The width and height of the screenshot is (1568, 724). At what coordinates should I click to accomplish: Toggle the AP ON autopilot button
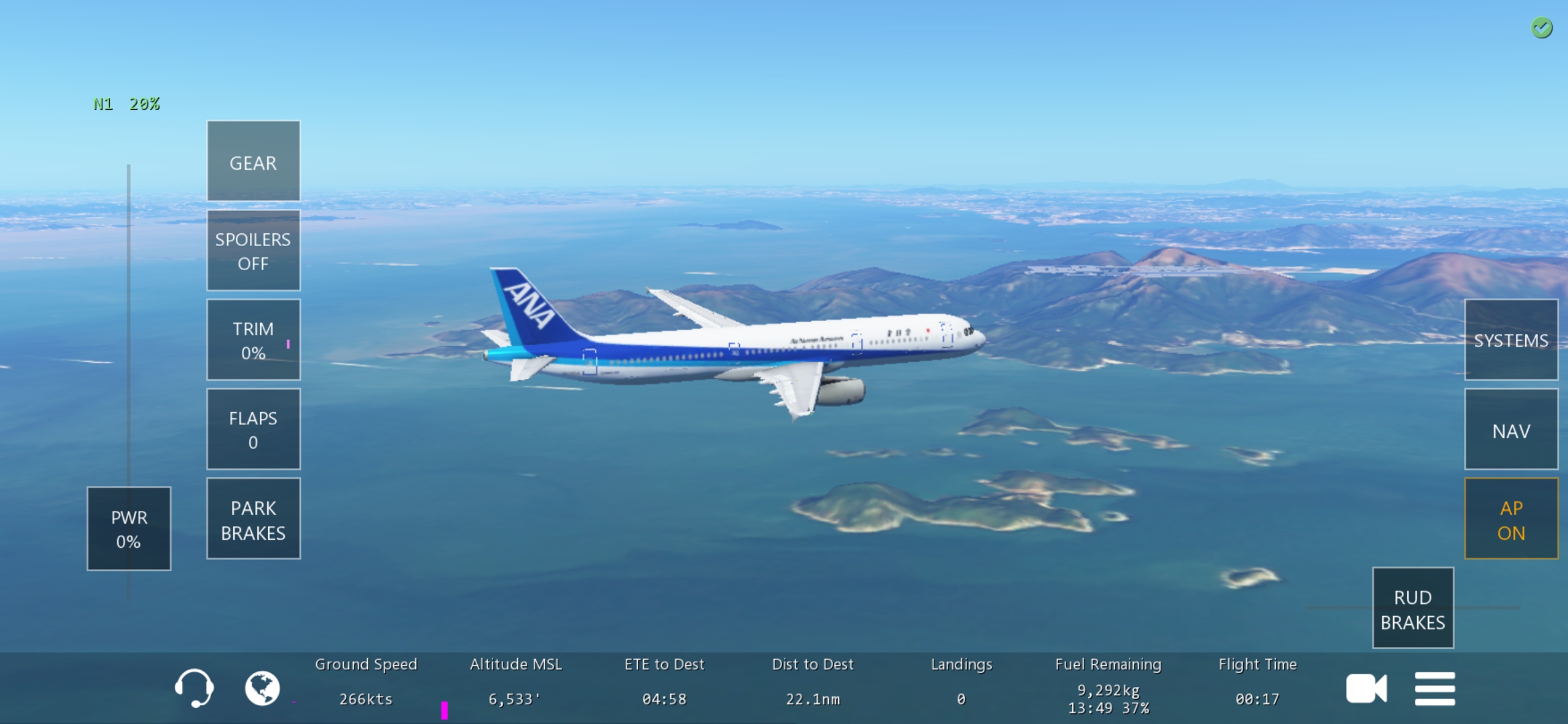click(x=1511, y=520)
